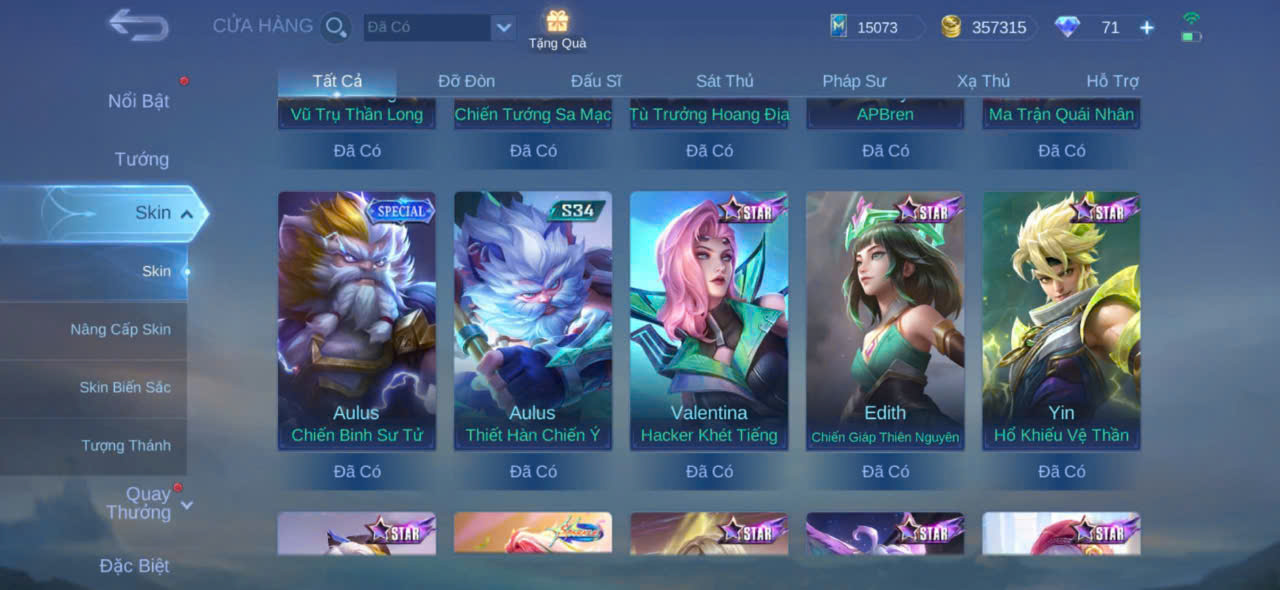The image size is (1280, 590).
Task: Show the Đấu Sĩ skins tab
Action: (x=596, y=81)
